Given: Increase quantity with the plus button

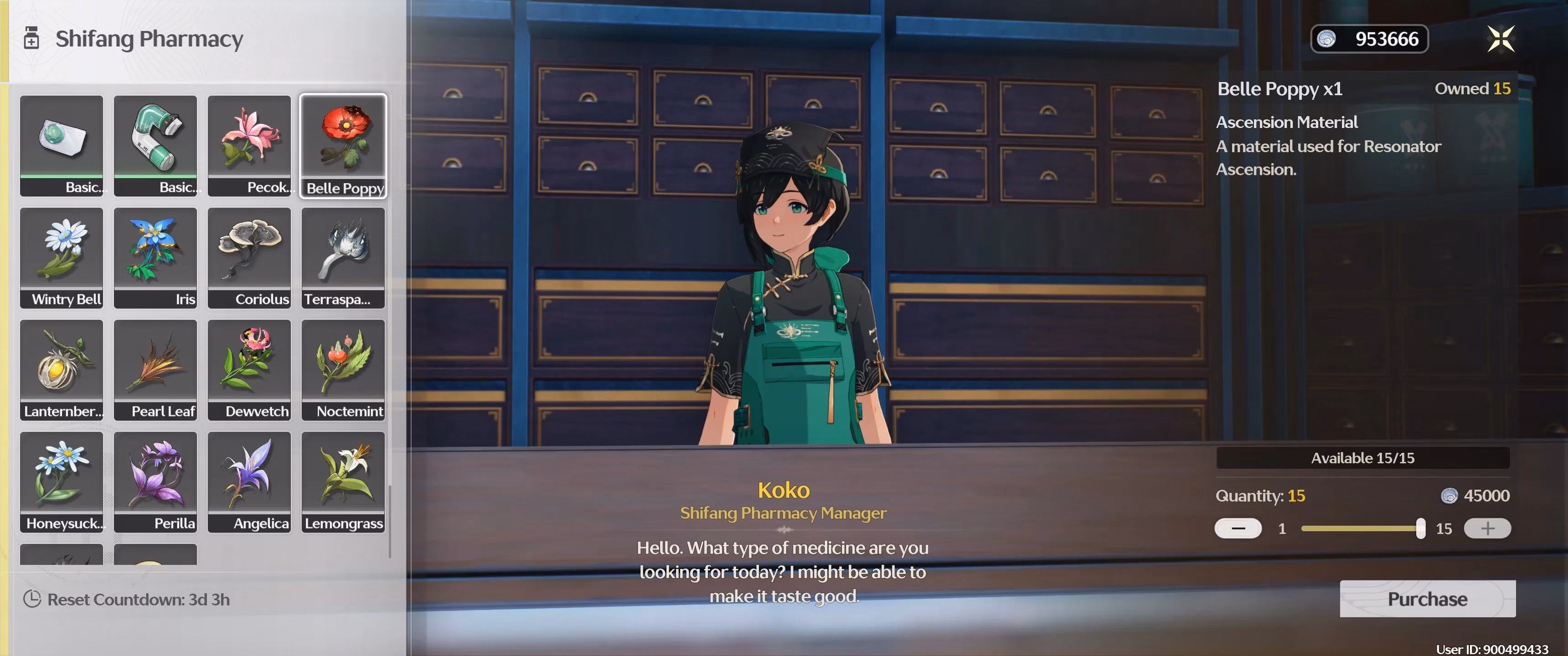Looking at the screenshot, I should tap(1486, 528).
